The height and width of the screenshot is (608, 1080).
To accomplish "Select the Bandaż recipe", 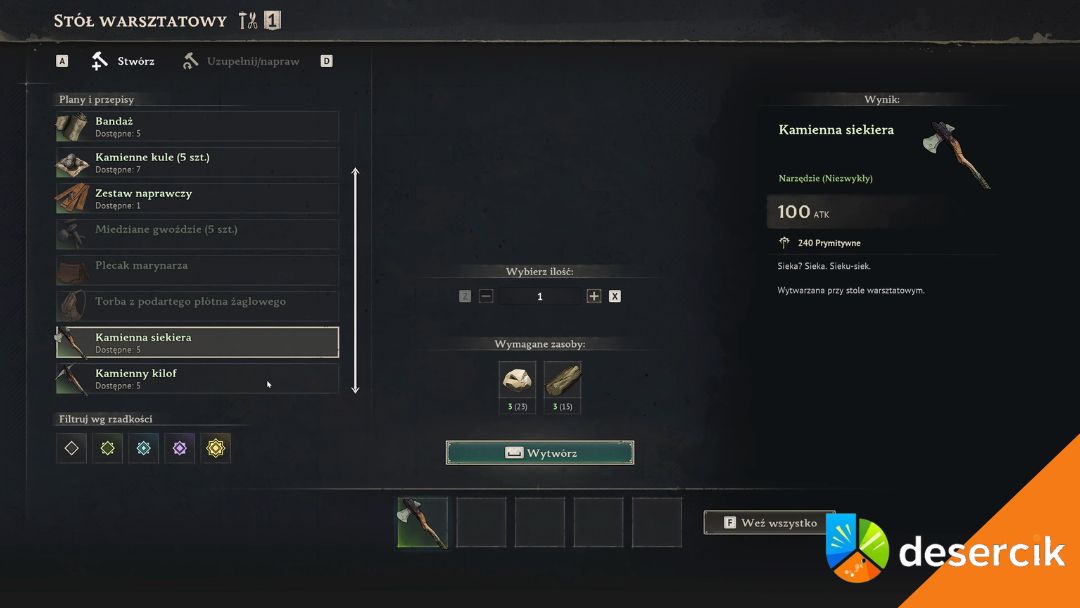I will click(197, 126).
